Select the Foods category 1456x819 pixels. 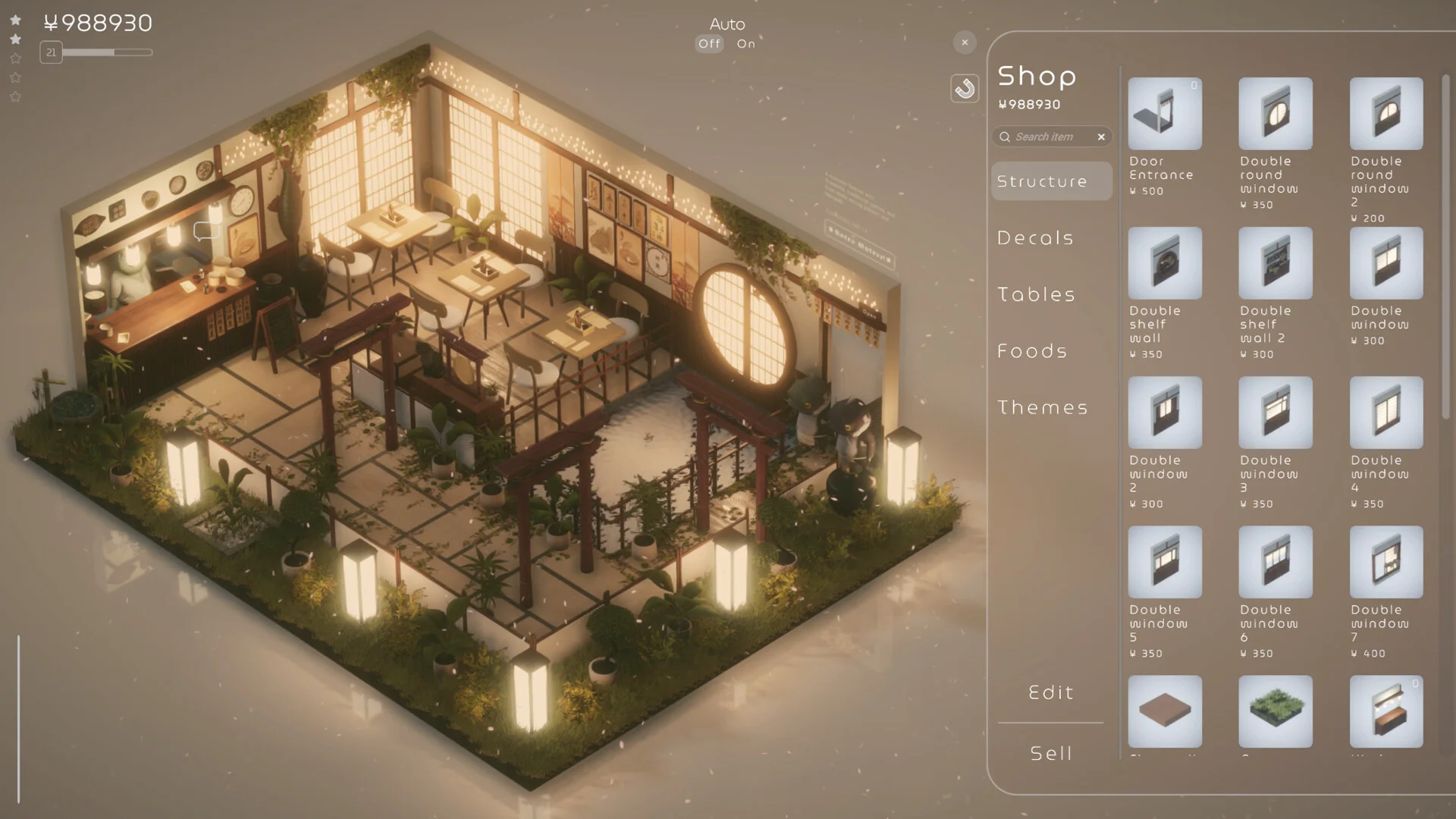click(1033, 351)
